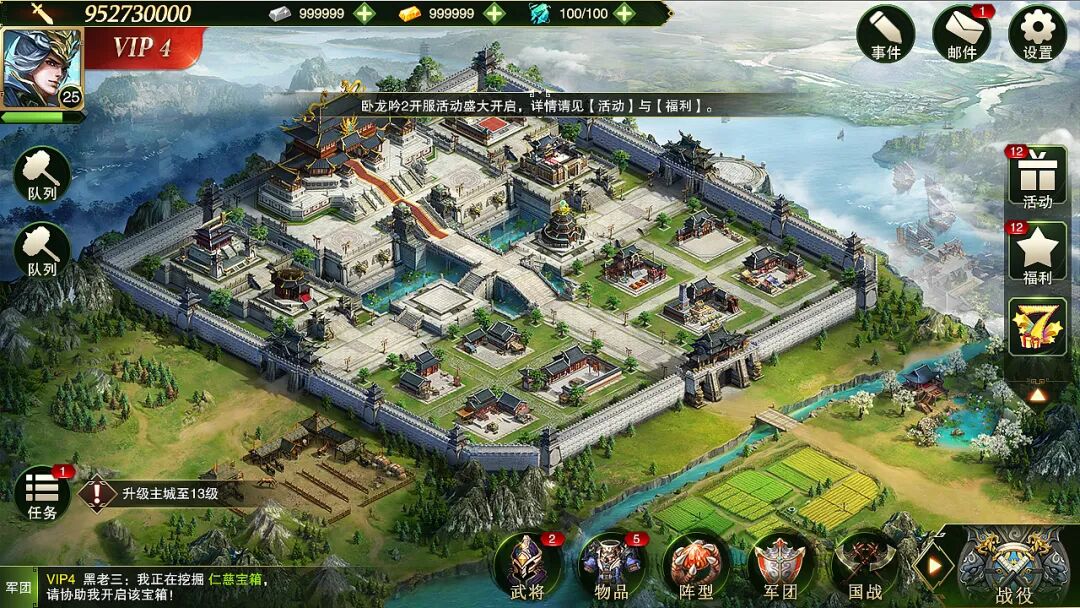Collapse the side menu with the arrow
The width and height of the screenshot is (1080, 608).
tap(1037, 395)
